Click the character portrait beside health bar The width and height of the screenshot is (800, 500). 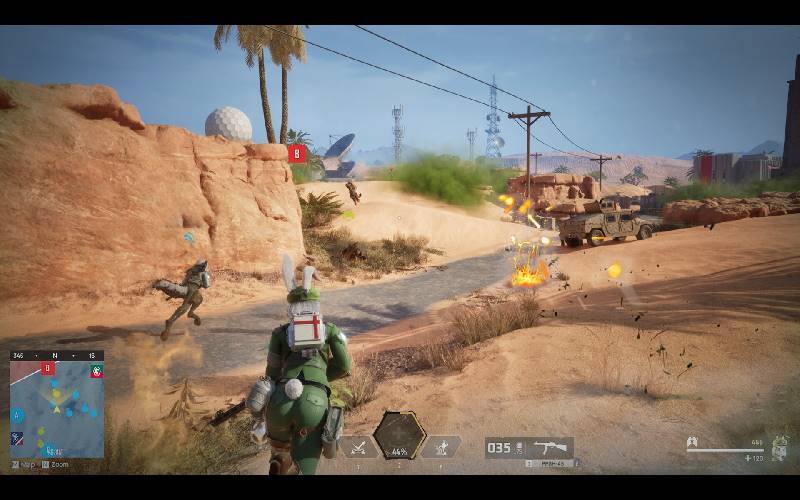pyautogui.click(x=778, y=447)
